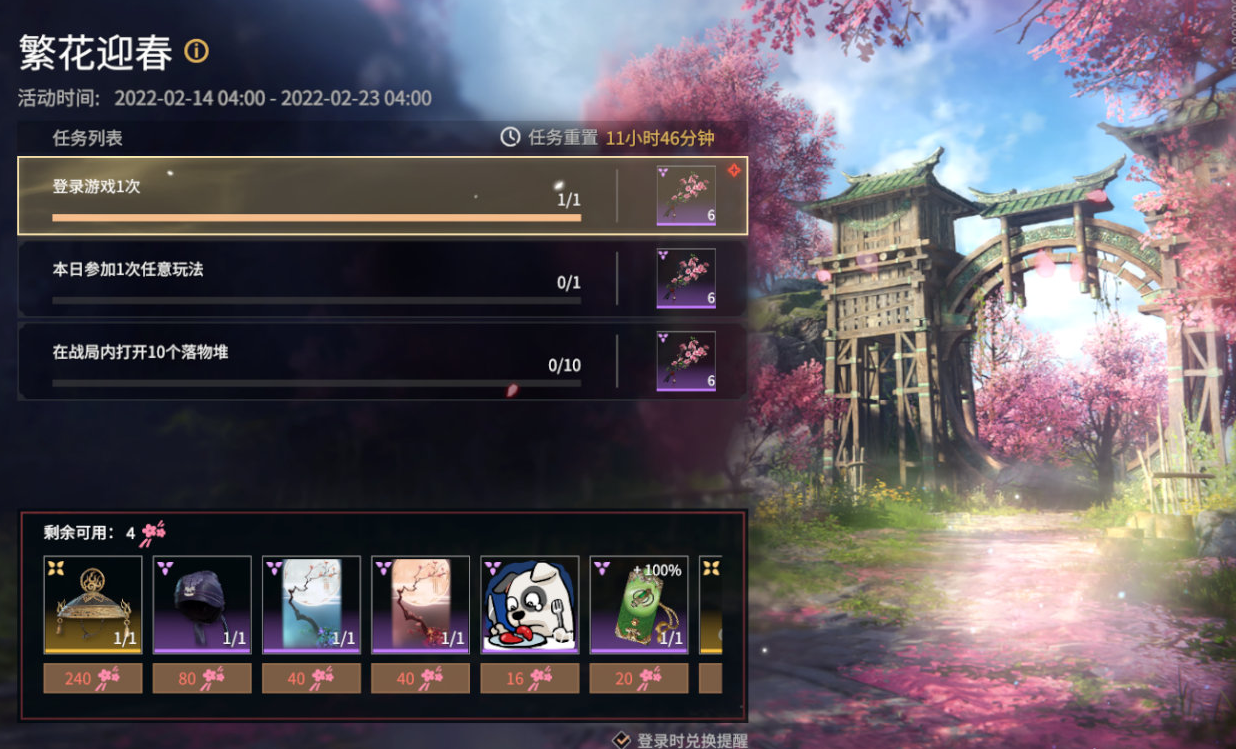Select the 在战局内打开10个落物堆 task row

317,361
